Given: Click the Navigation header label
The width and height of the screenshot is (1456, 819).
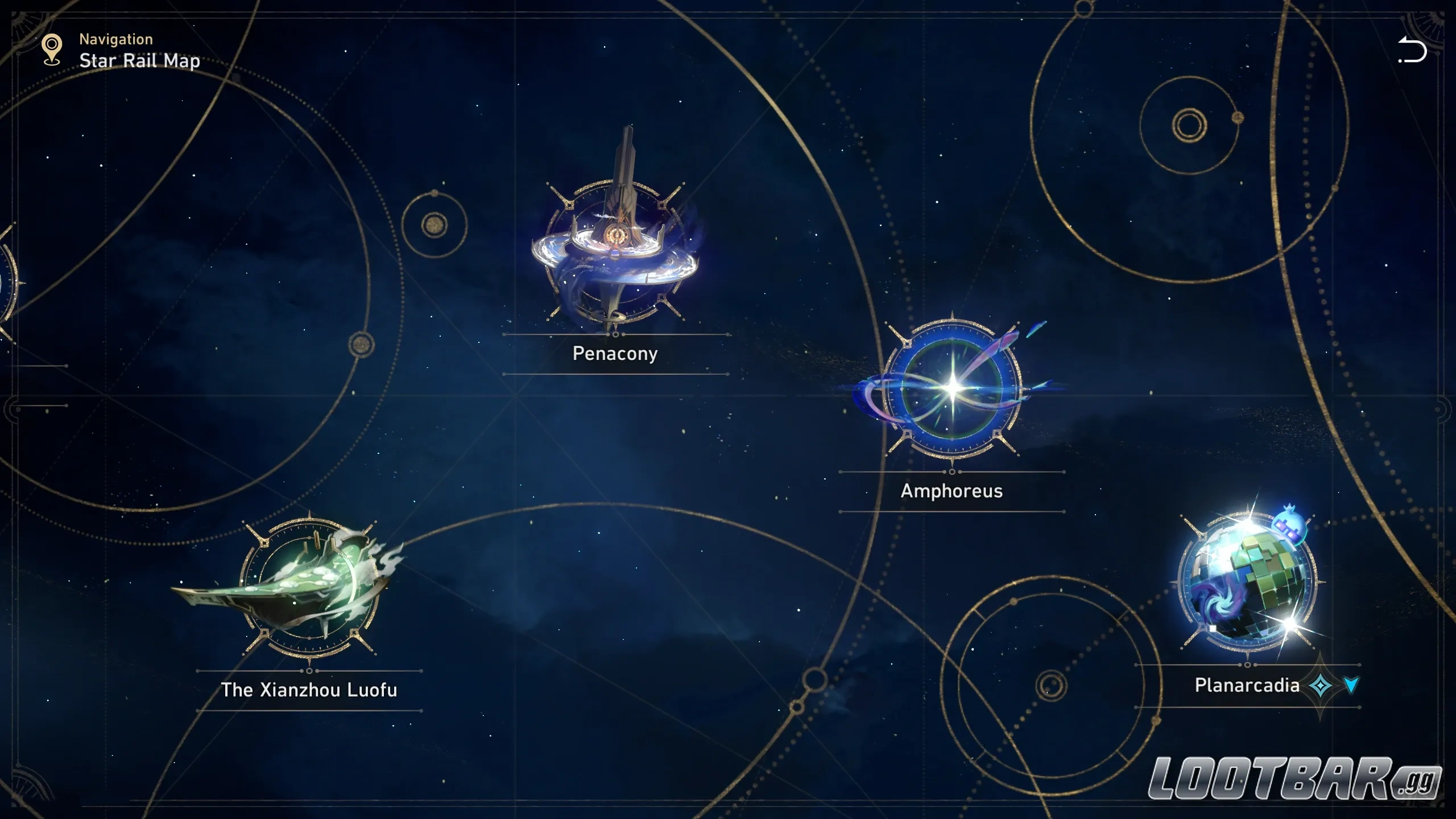Looking at the screenshot, I should point(115,39).
